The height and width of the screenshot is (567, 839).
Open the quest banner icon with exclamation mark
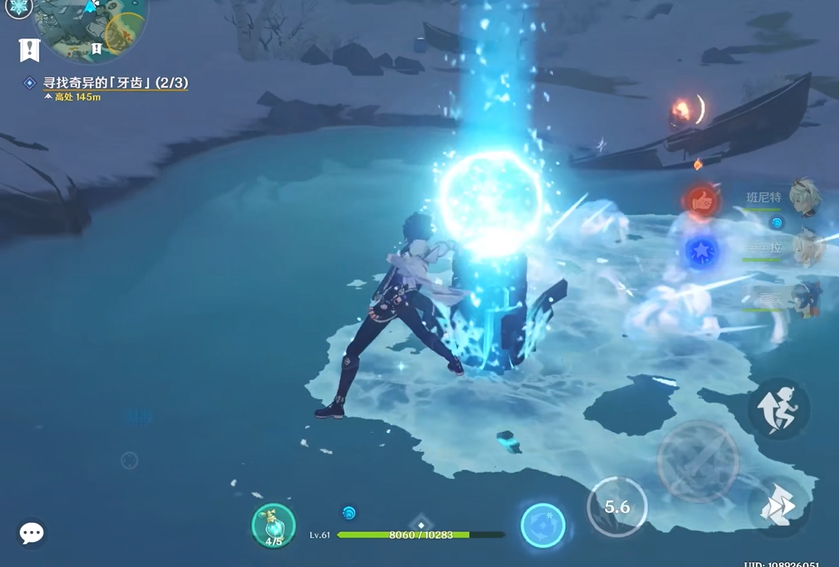pos(30,49)
